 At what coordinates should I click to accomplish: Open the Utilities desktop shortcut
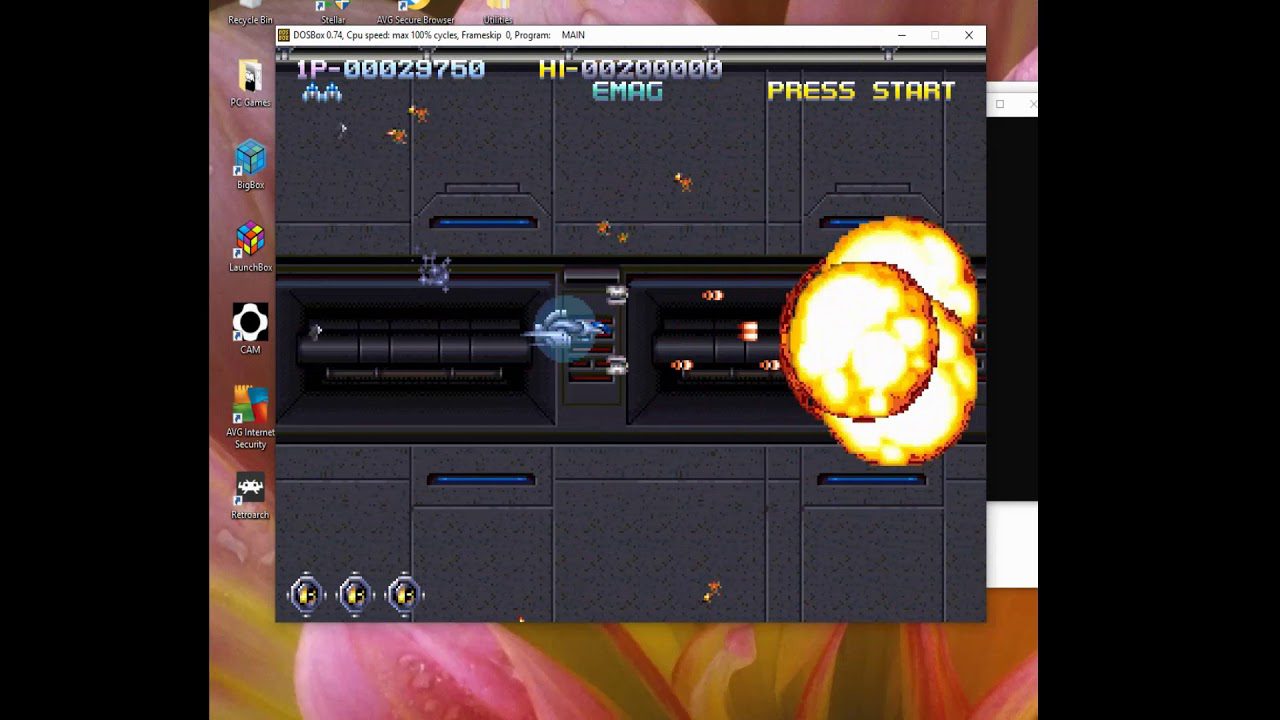[496, 10]
